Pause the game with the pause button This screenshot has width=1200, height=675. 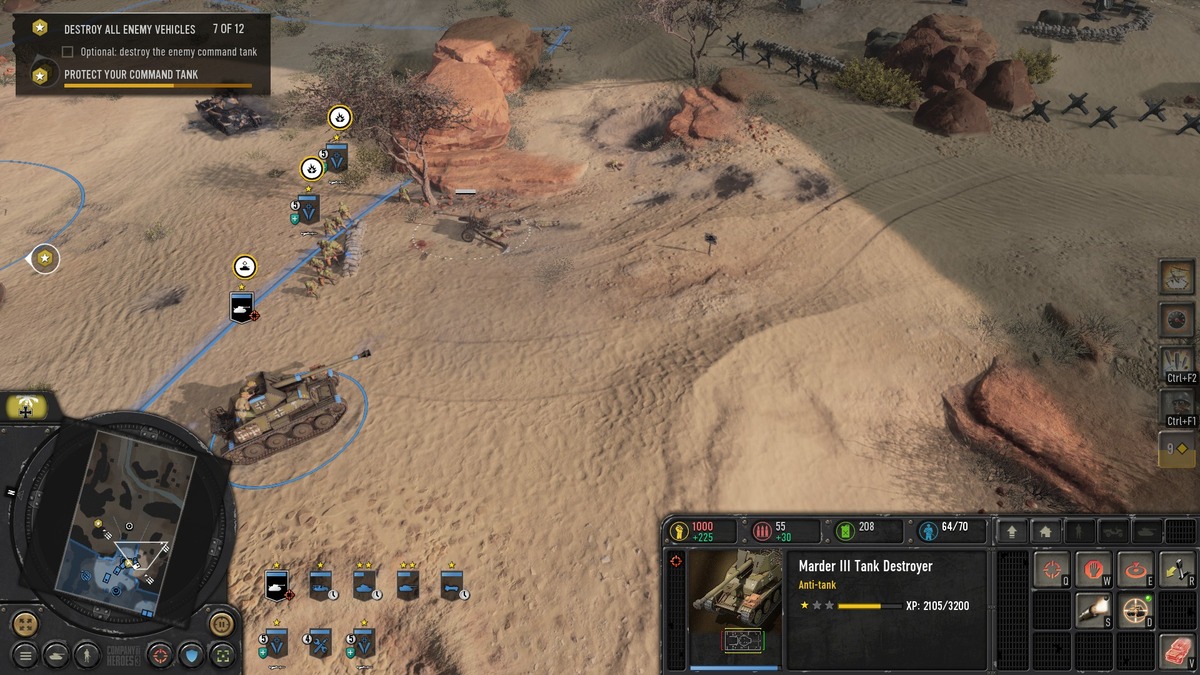[221, 625]
